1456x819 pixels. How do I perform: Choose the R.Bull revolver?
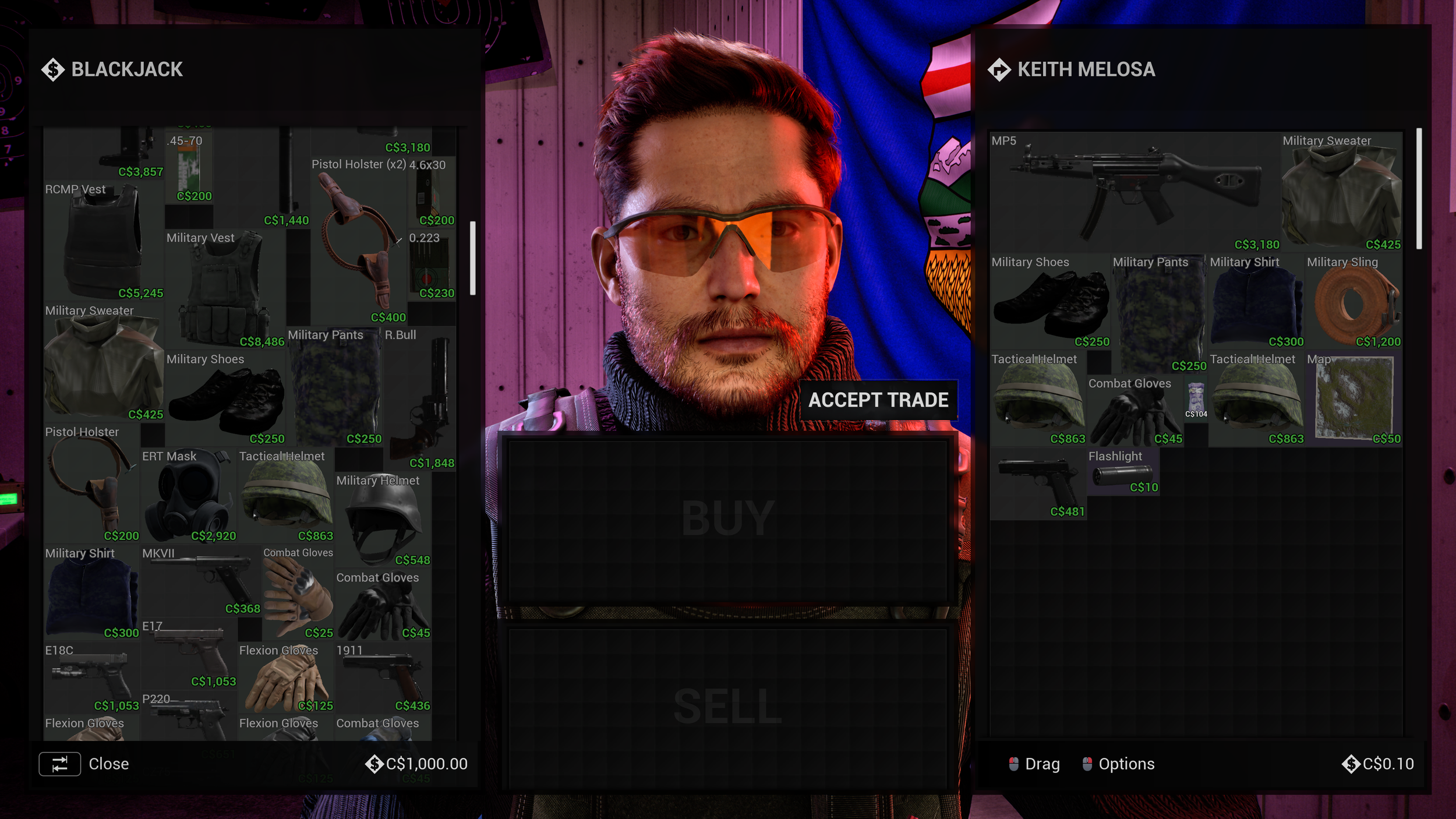[418, 399]
